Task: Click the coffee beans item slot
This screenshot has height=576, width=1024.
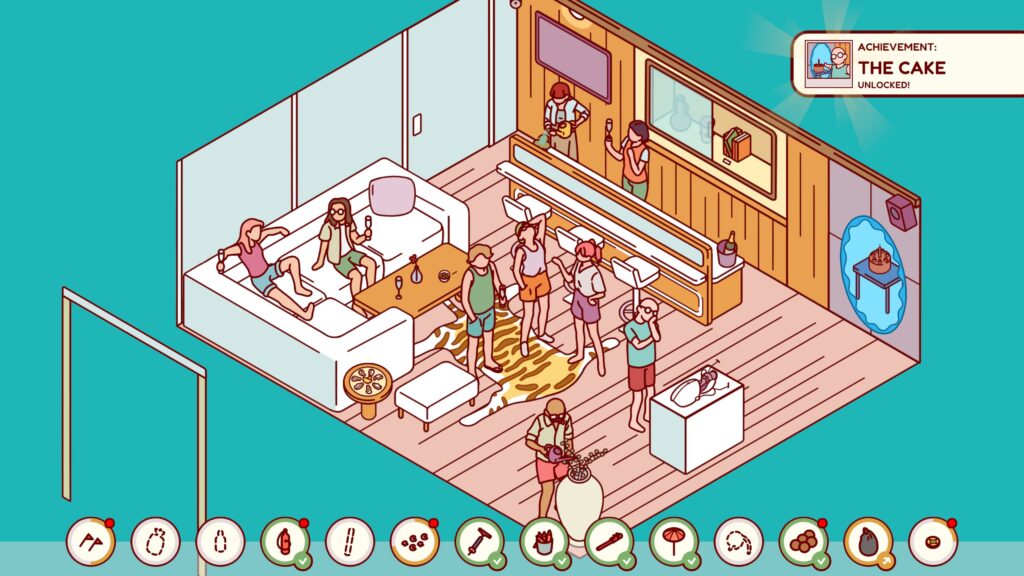Action: [x=414, y=541]
